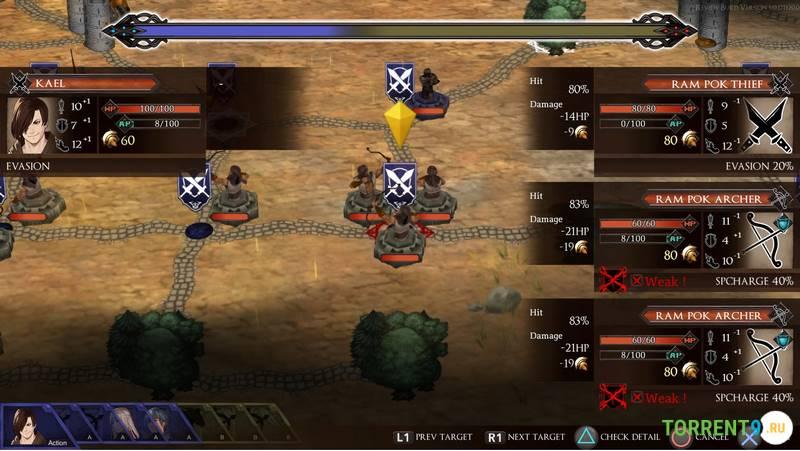Click Kael's portrait in the status panel
Screen dimensions: 800x451
coord(31,125)
